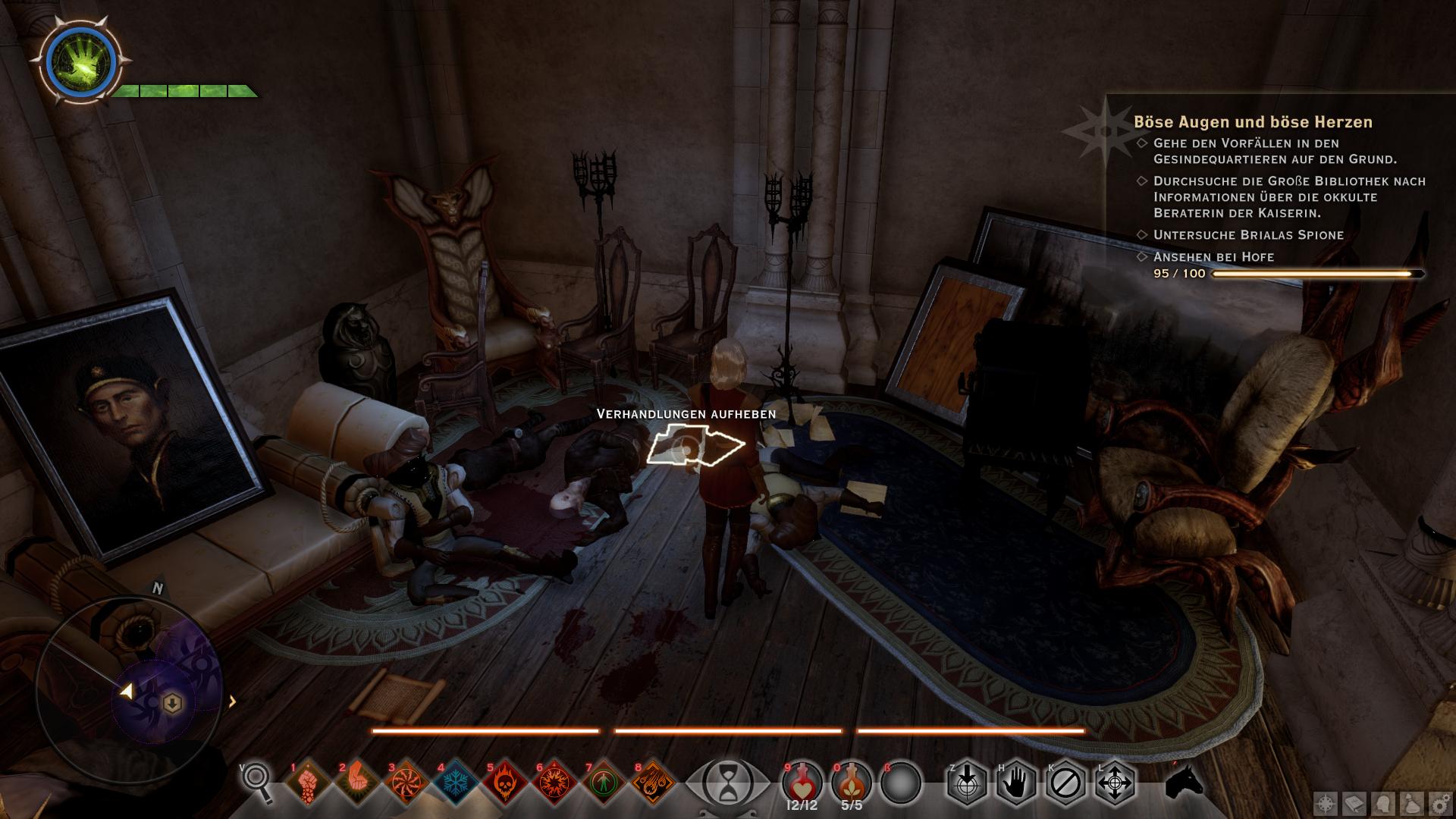This screenshot has width=1456, height=819.
Task: Click the magnifying glass search icon
Action: (x=258, y=781)
